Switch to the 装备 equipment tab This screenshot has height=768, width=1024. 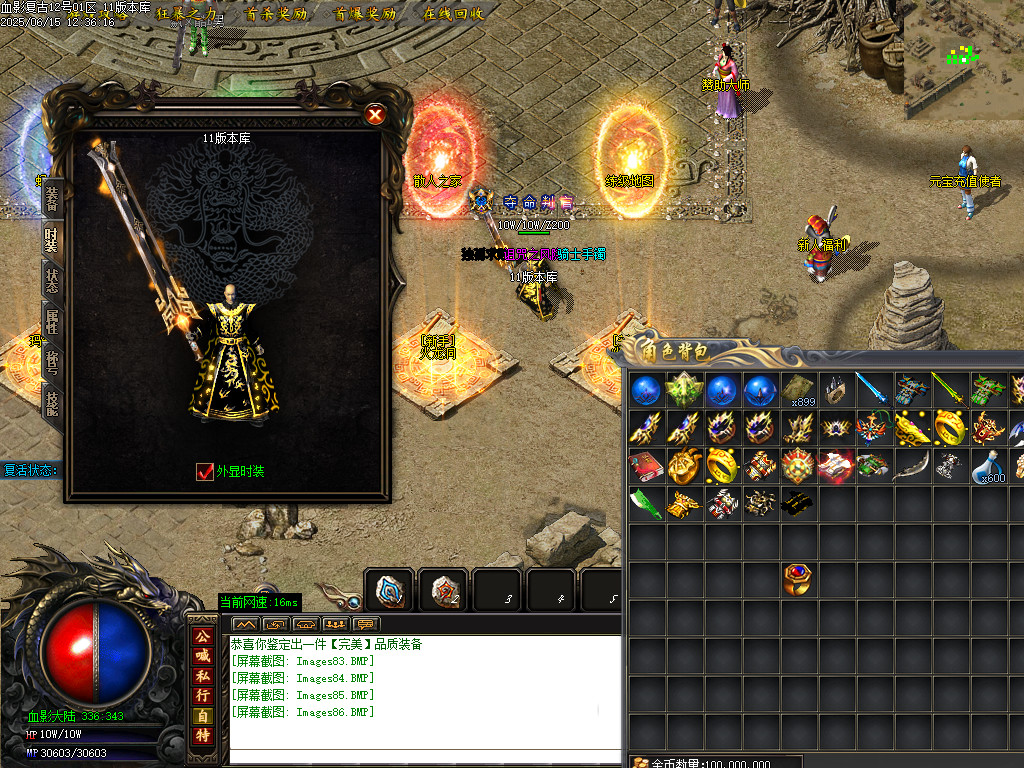[x=51, y=196]
